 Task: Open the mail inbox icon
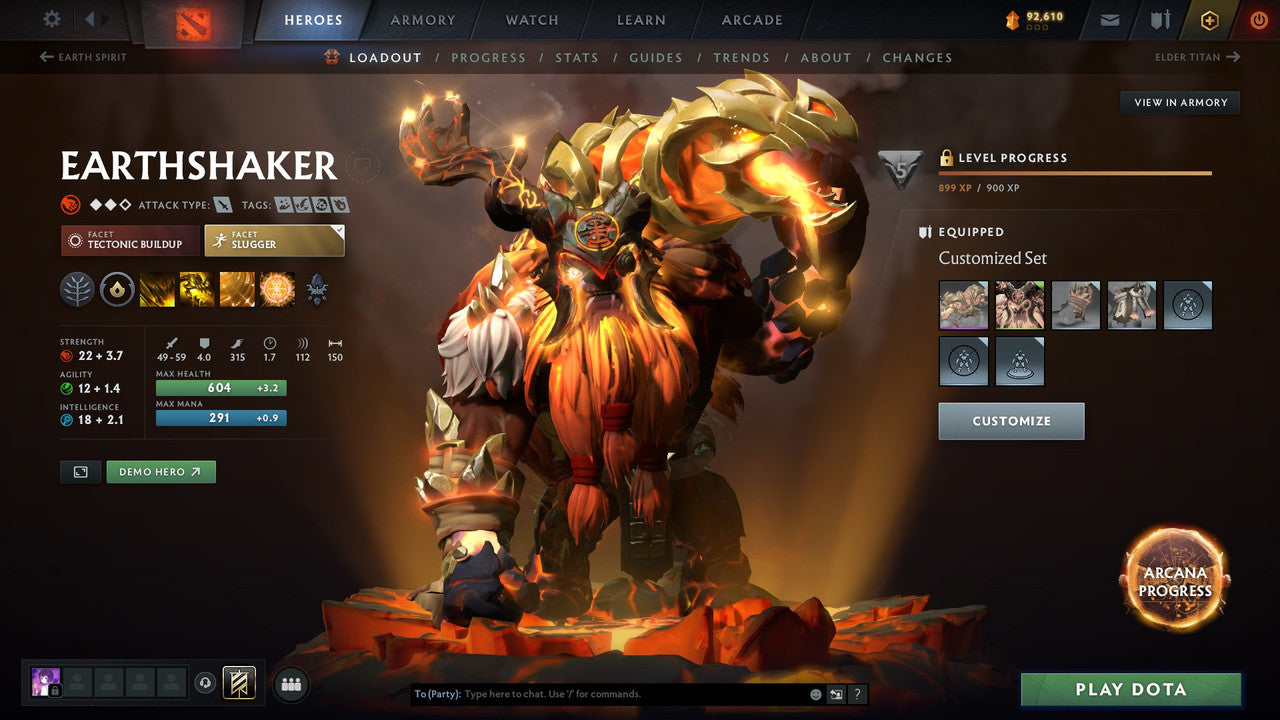click(x=1108, y=19)
